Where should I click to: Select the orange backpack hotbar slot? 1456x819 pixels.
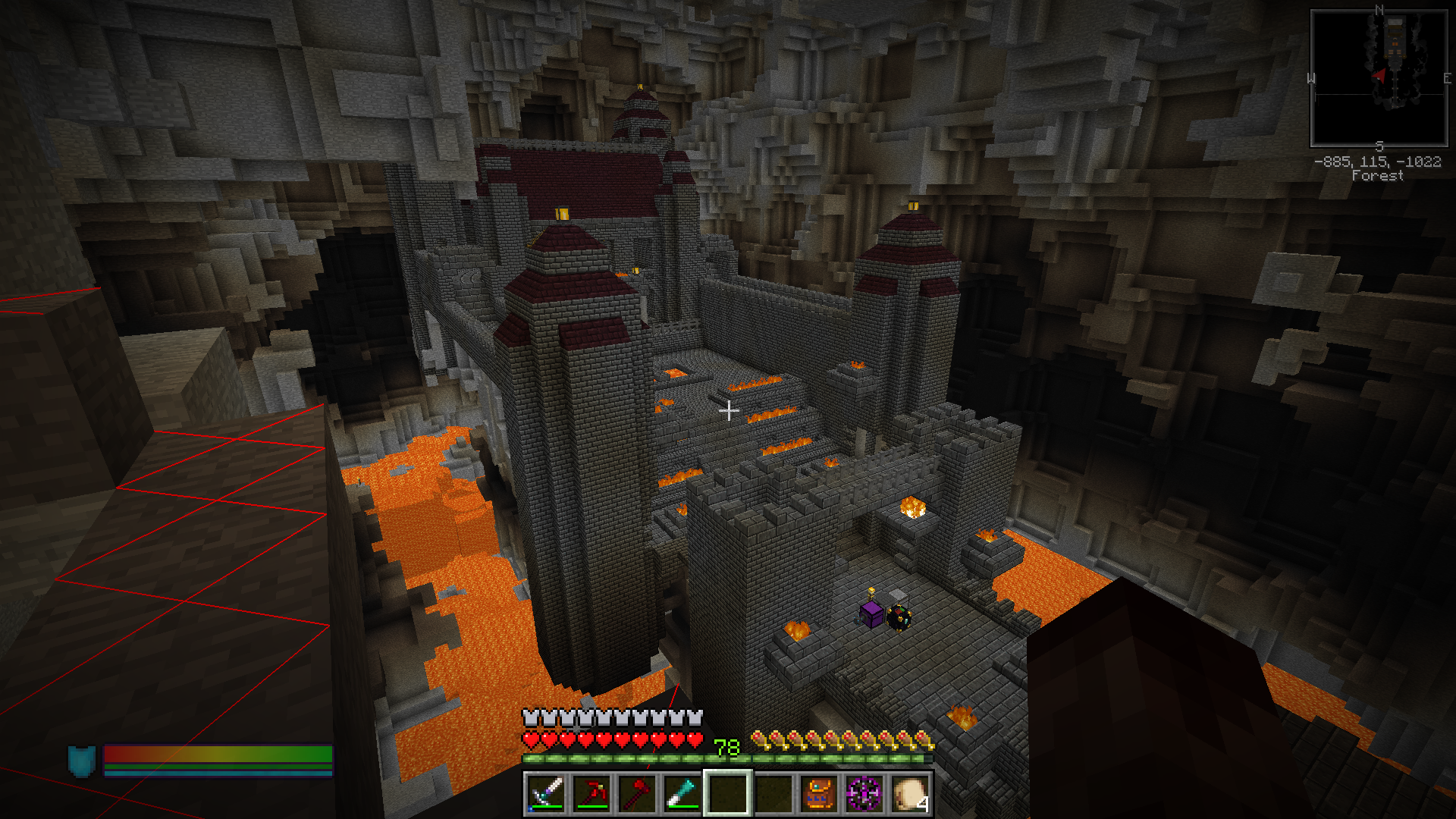[x=819, y=793]
